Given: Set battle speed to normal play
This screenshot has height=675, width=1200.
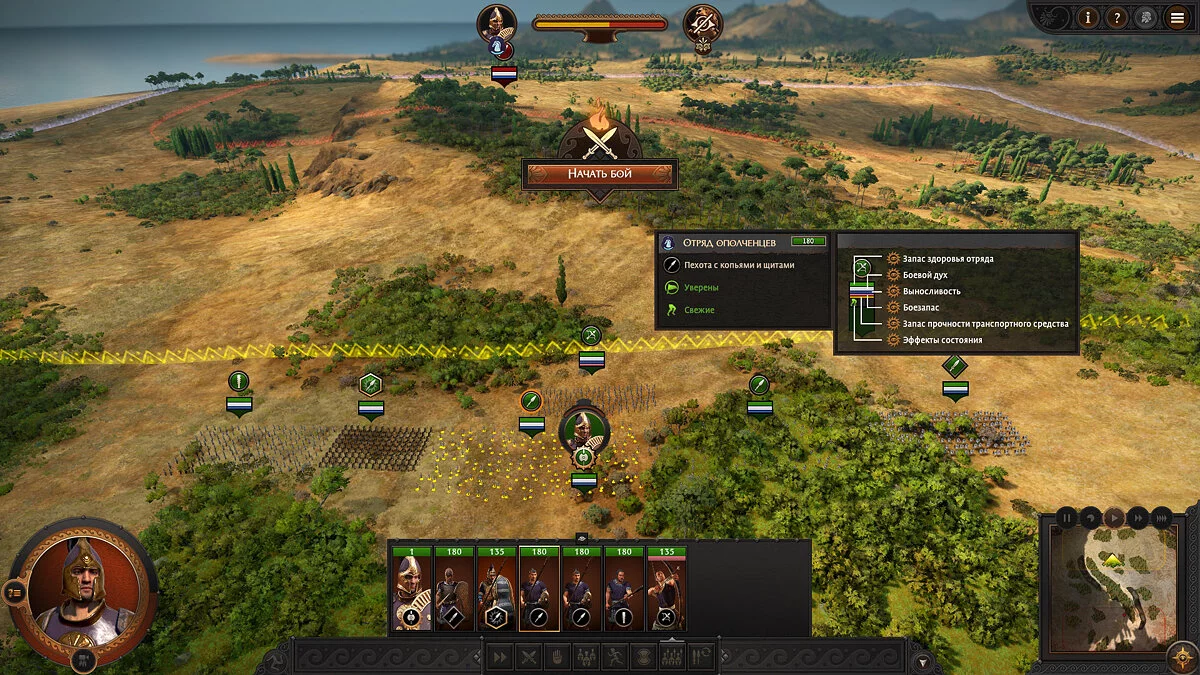Looking at the screenshot, I should 1114,518.
